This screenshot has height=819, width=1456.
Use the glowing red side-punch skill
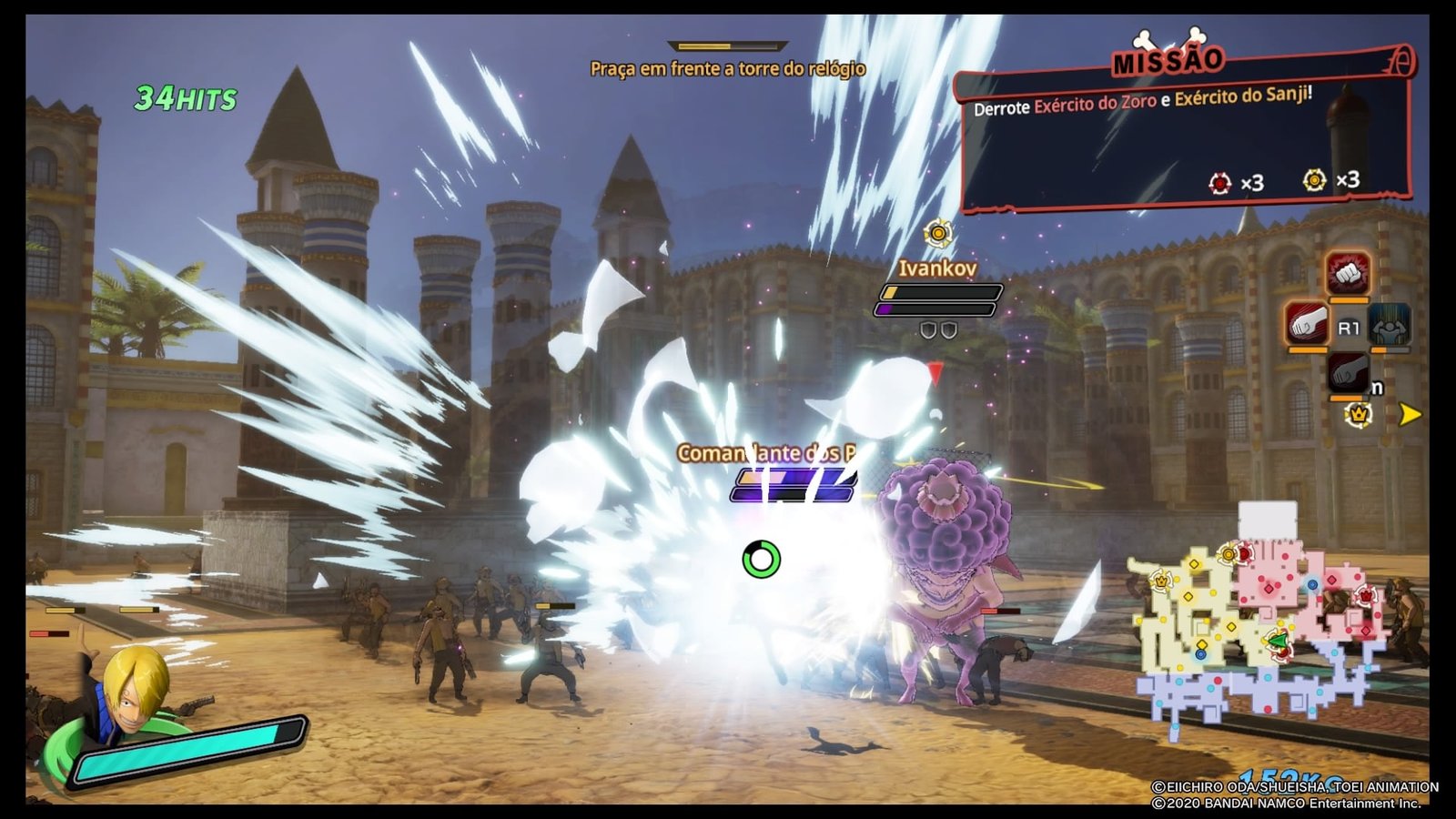[1308, 323]
